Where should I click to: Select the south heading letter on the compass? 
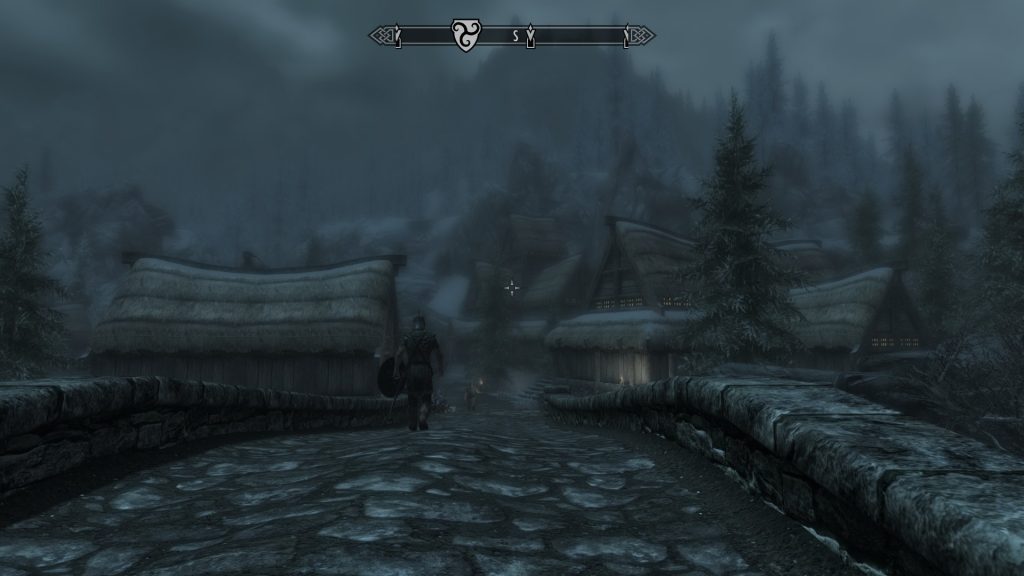(516, 36)
